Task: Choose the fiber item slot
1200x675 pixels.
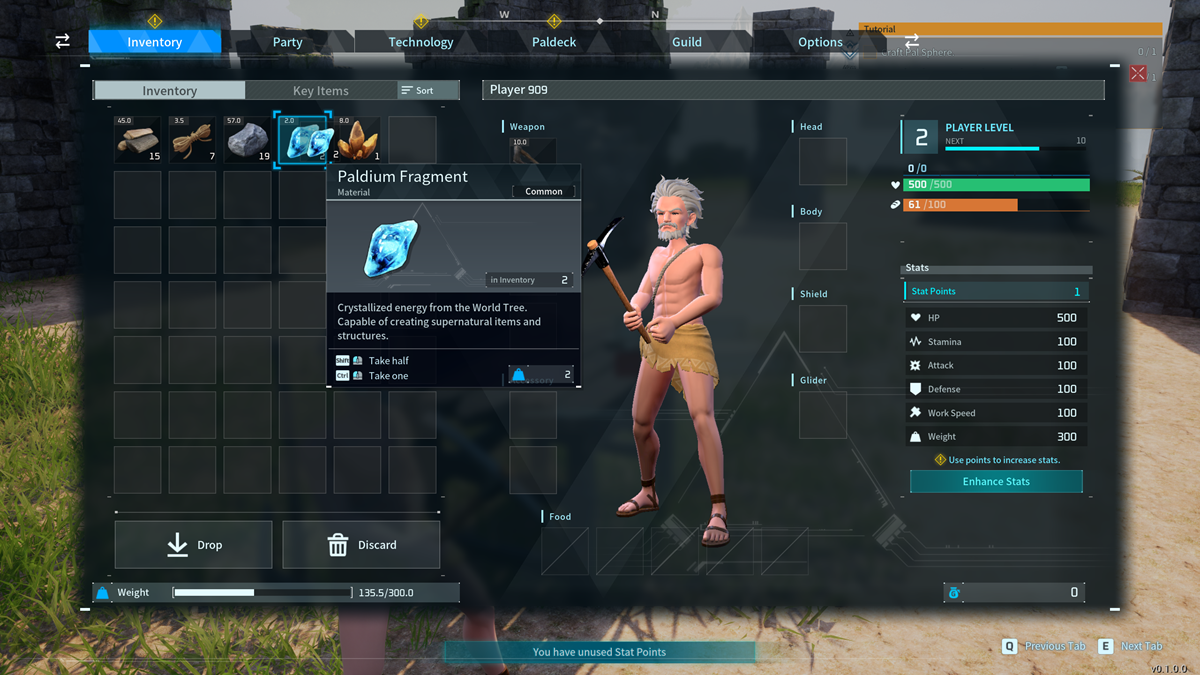Action: 193,140
